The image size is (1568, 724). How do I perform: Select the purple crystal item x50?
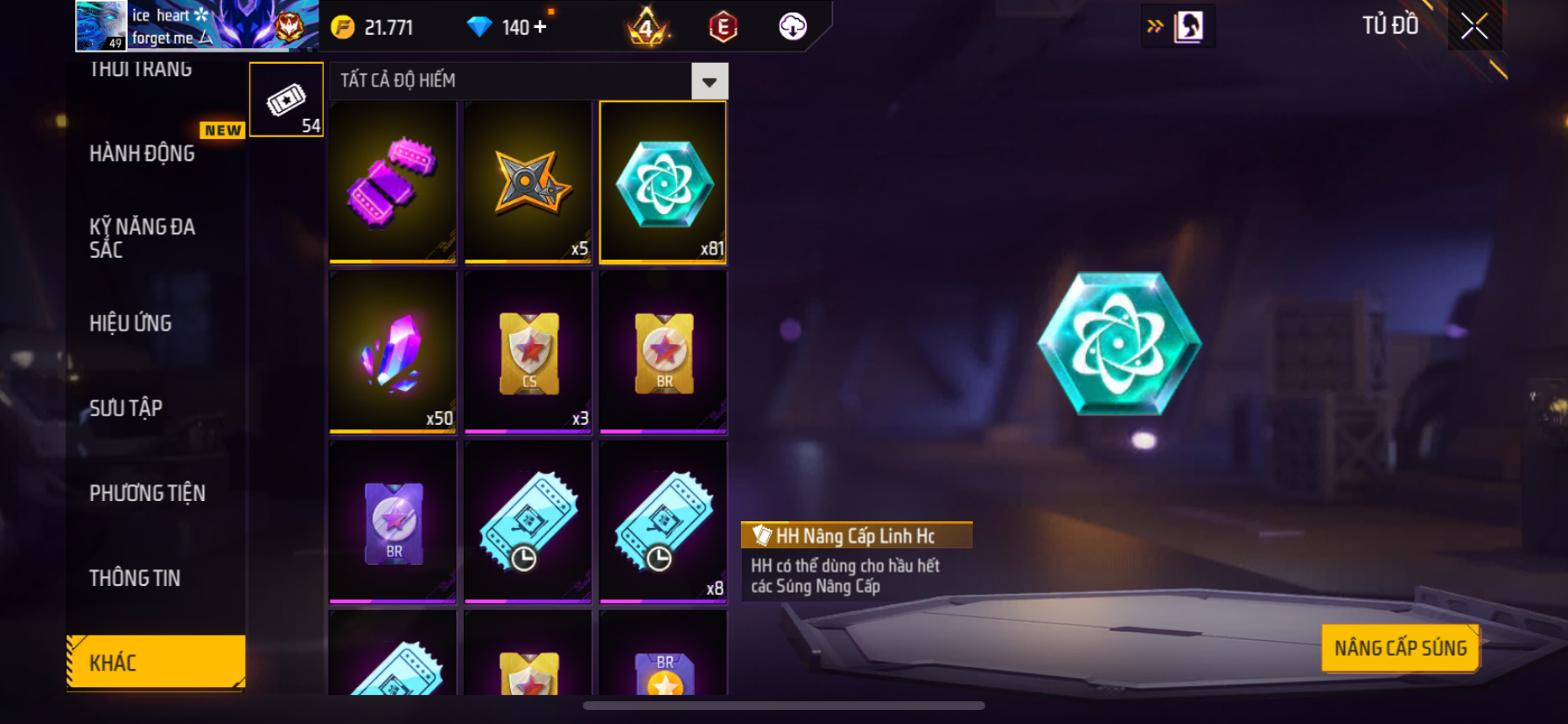click(393, 352)
